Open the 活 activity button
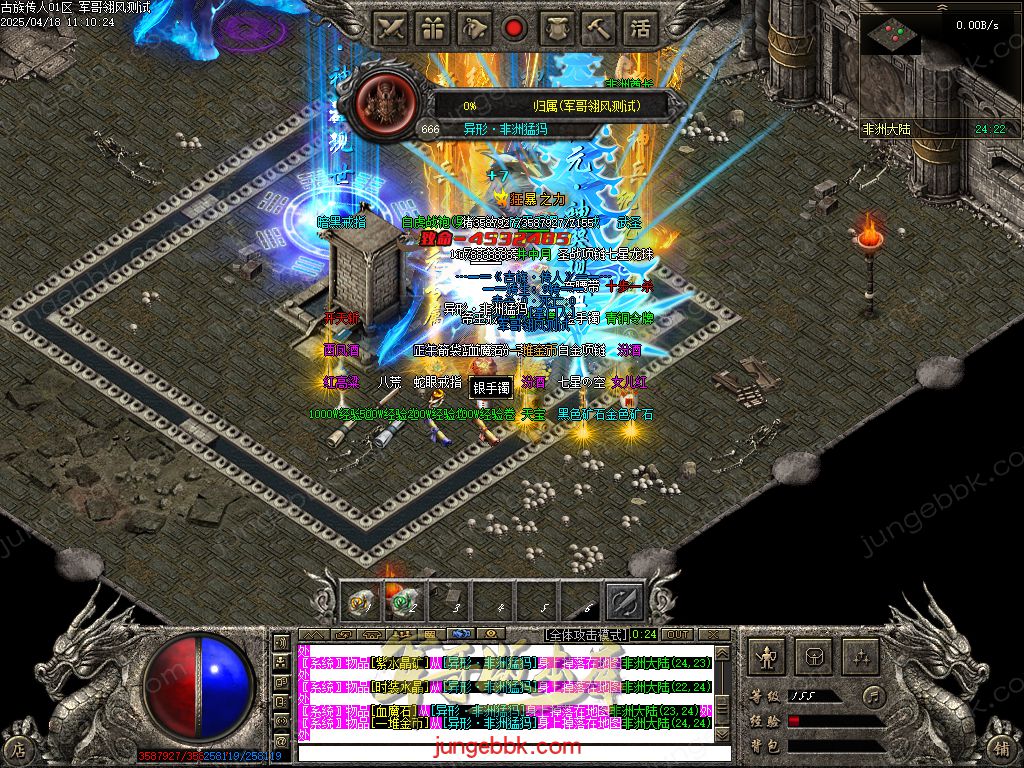The height and width of the screenshot is (768, 1024). coord(638,29)
